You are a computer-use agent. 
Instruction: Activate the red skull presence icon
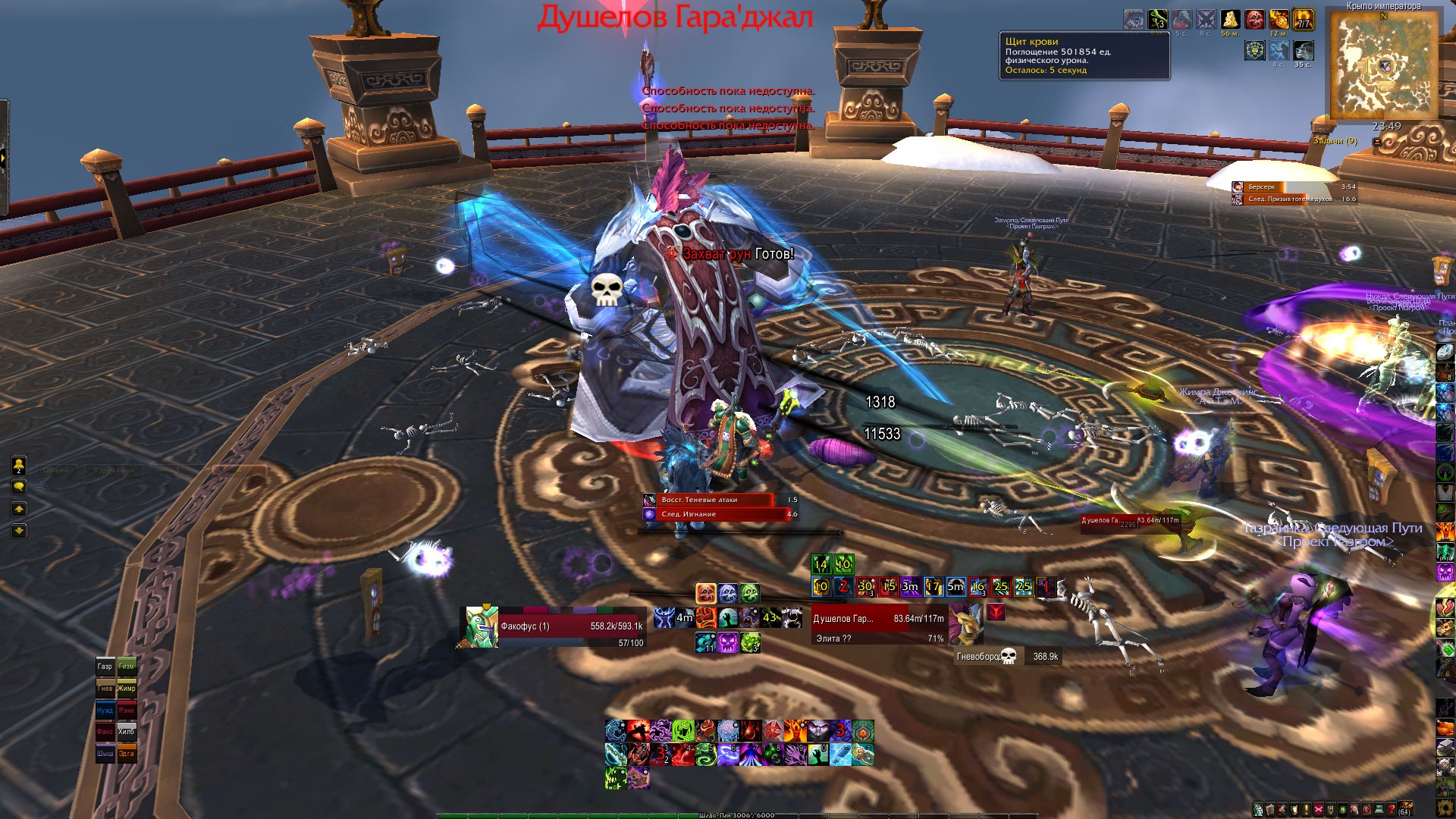706,593
